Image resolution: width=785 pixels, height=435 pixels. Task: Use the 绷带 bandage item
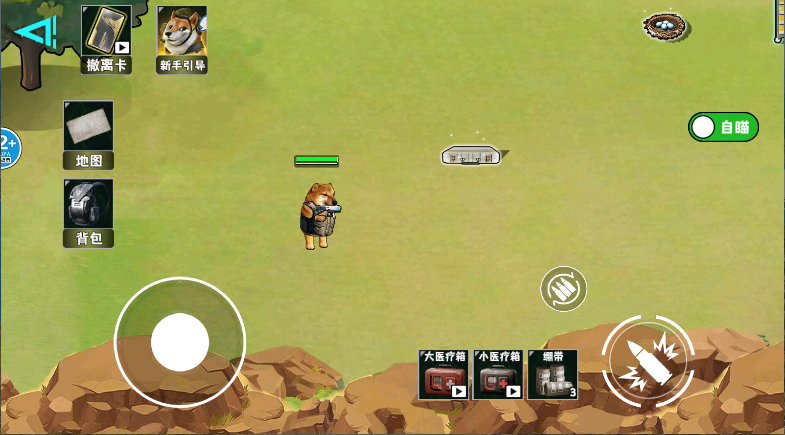point(552,375)
